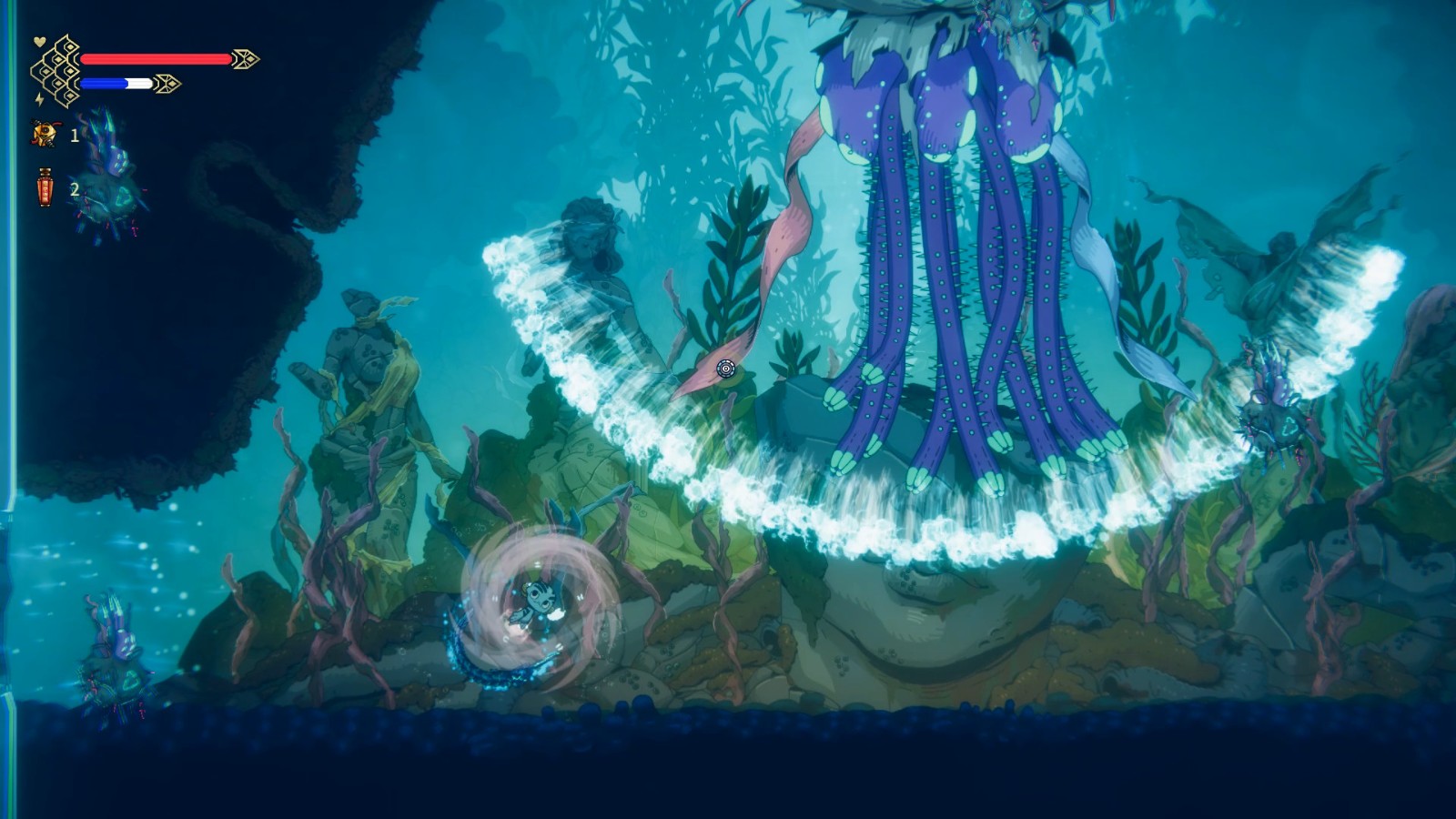Click the gold scale emblem beside the bars
The image size is (1456, 819).
(56, 71)
